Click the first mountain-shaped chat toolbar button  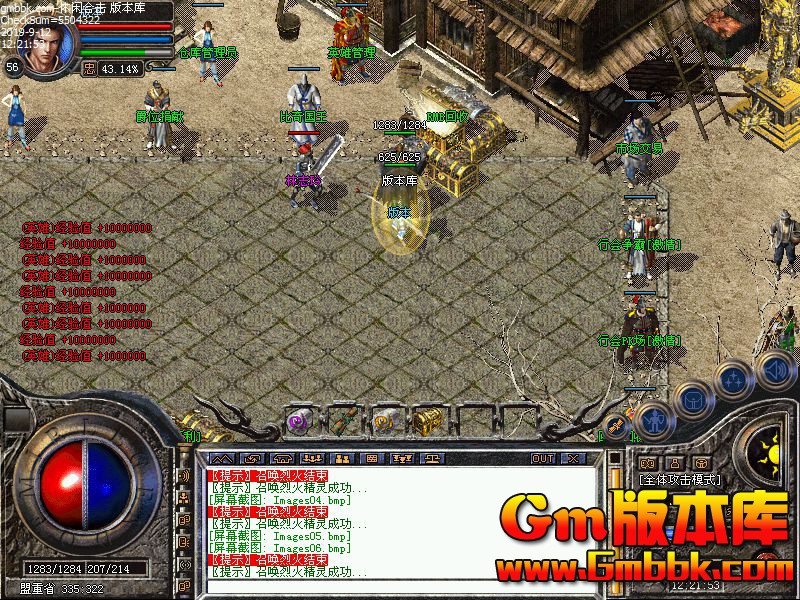click(223, 458)
